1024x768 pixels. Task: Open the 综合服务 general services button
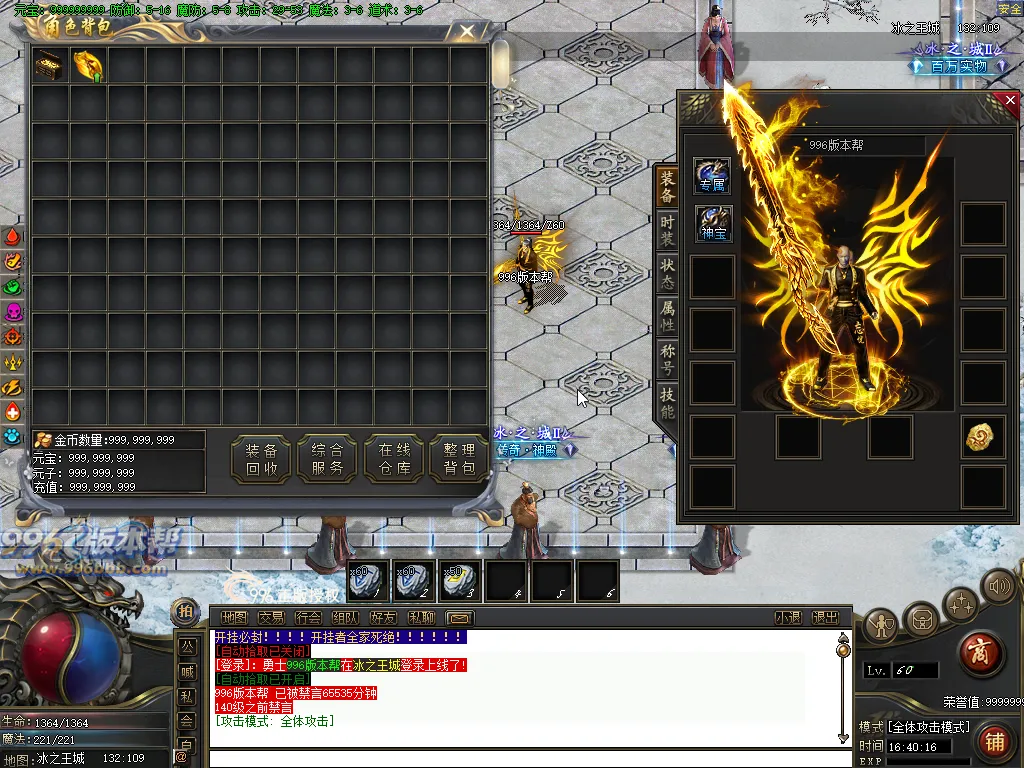click(x=327, y=459)
